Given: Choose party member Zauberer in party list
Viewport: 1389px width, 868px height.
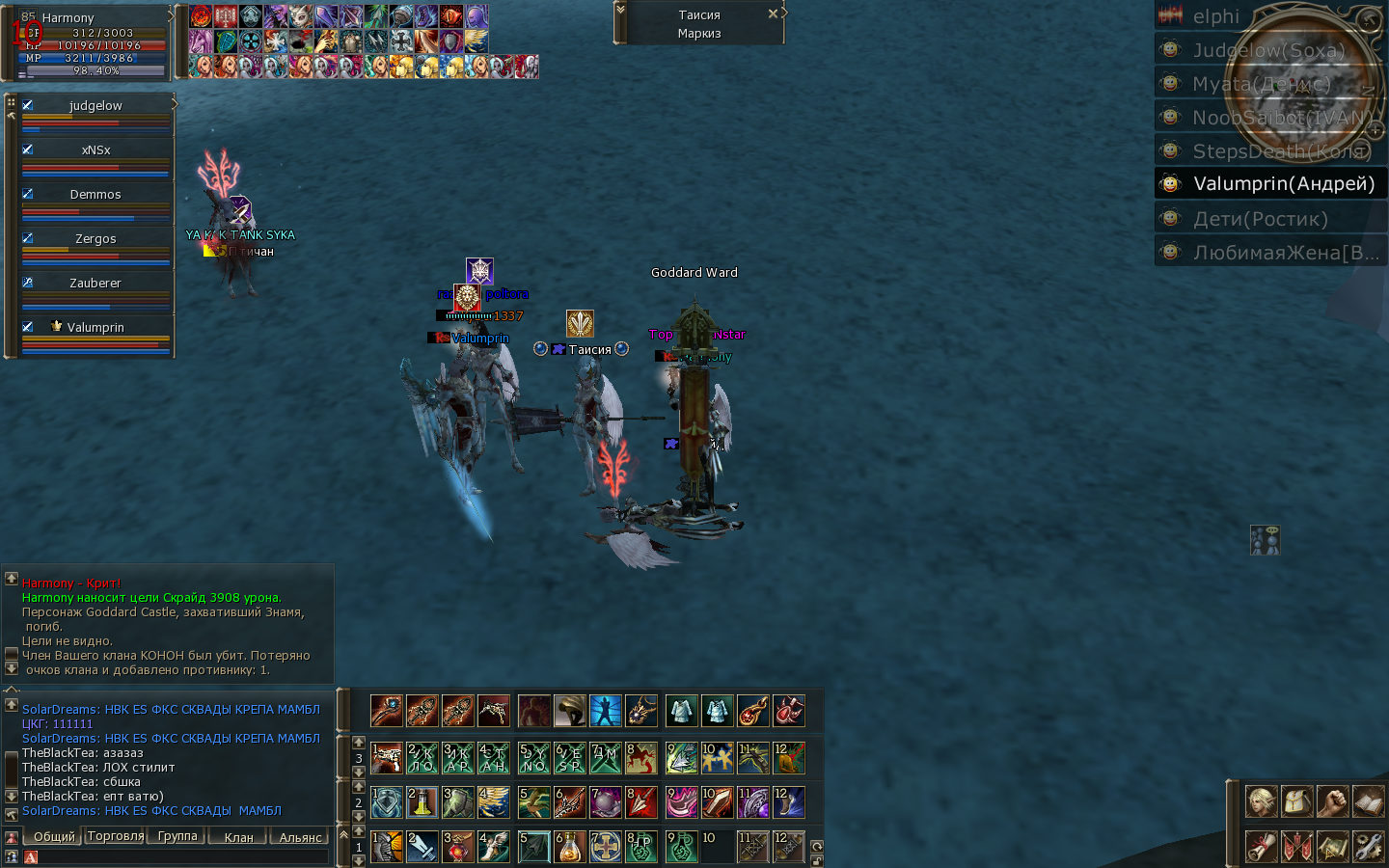Looking at the screenshot, I should 95,284.
